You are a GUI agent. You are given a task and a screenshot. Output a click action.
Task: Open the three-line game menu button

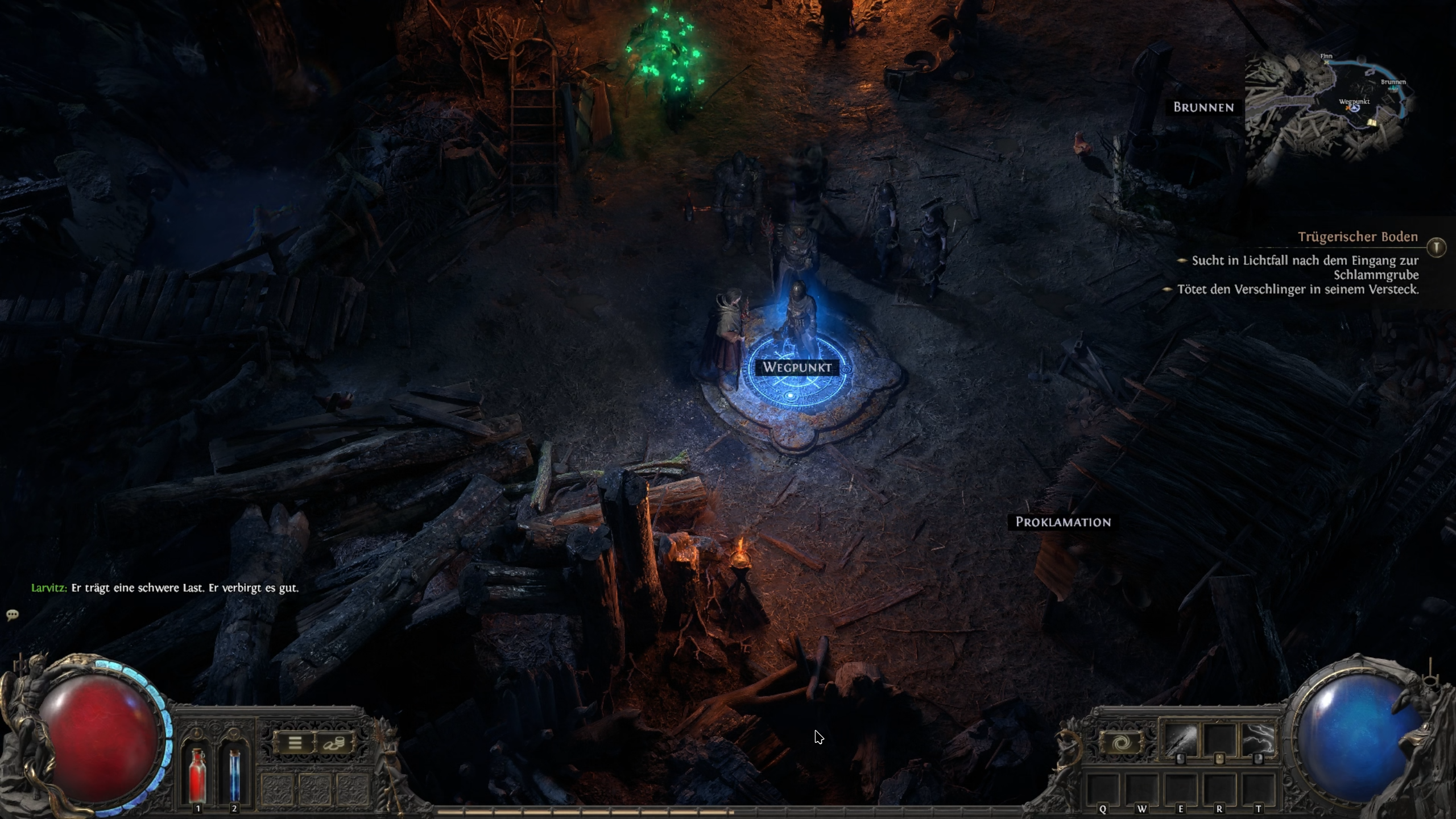295,743
